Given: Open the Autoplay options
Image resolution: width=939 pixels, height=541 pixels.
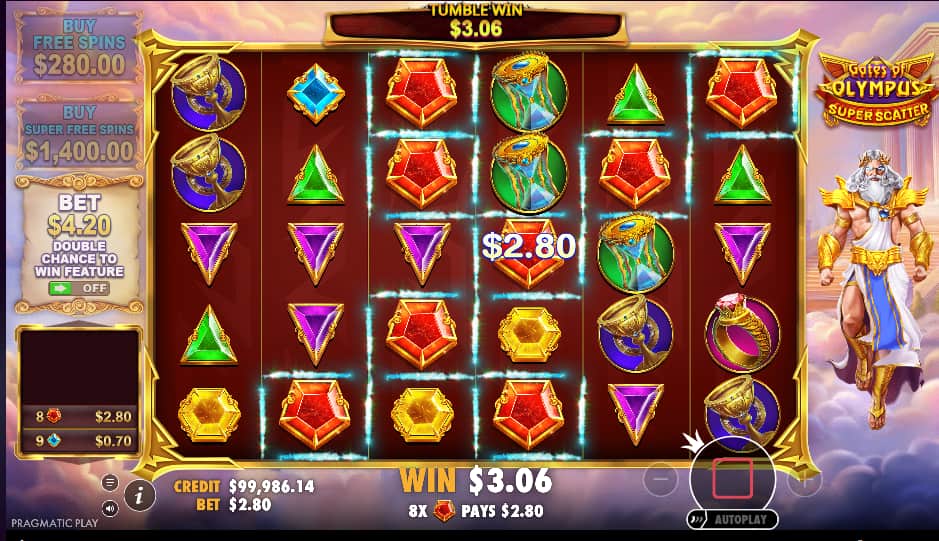Looking at the screenshot, I should point(732,520).
